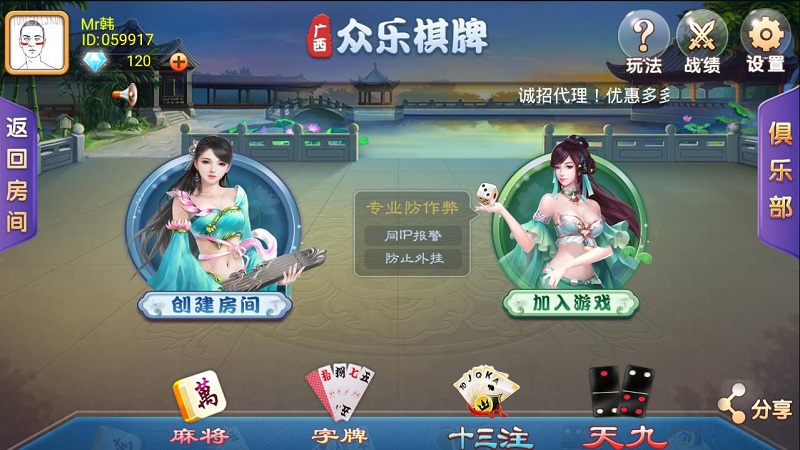Switch to the 十三注 game category
This screenshot has height=450, width=800.
pyautogui.click(x=489, y=410)
